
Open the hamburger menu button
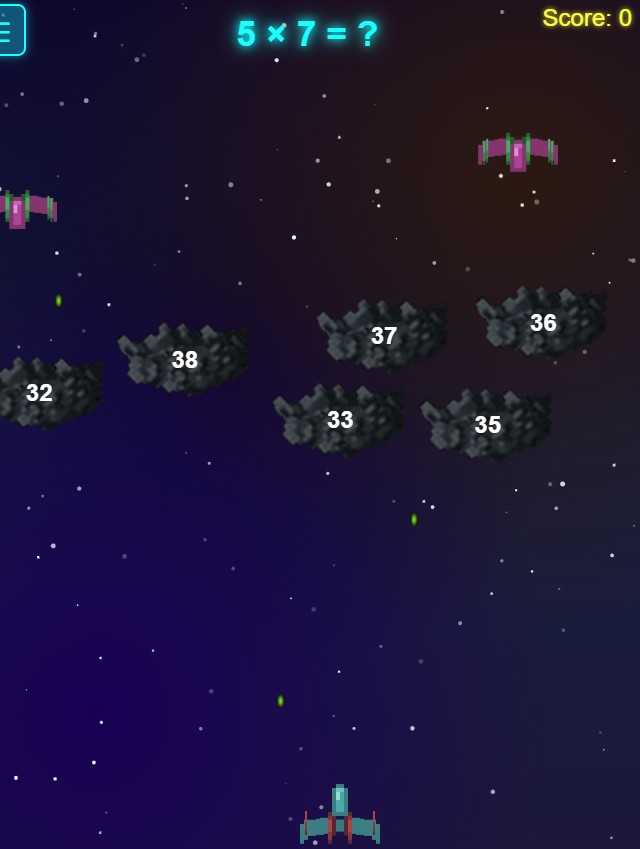[x=10, y=30]
